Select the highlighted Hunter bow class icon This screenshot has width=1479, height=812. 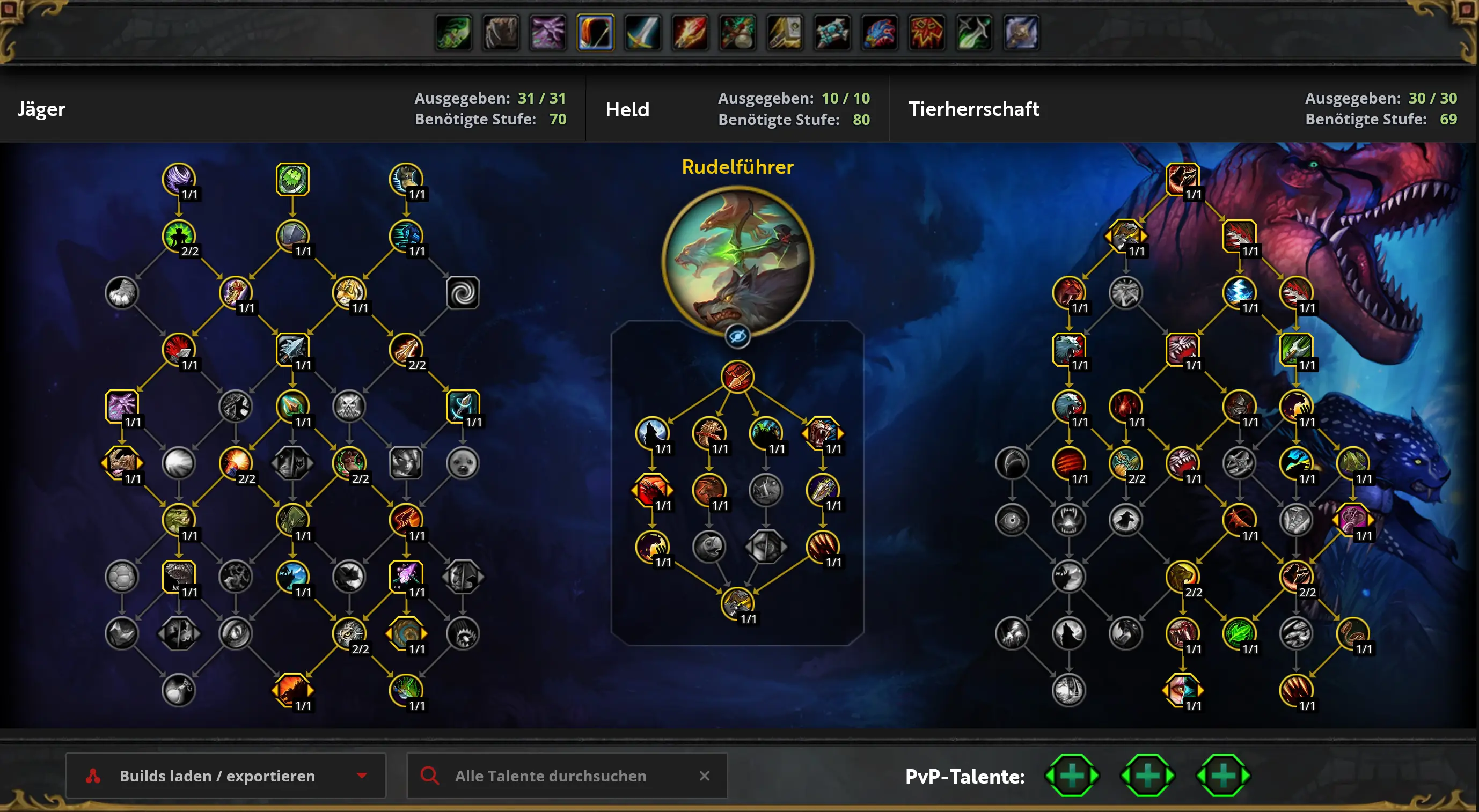tap(595, 32)
